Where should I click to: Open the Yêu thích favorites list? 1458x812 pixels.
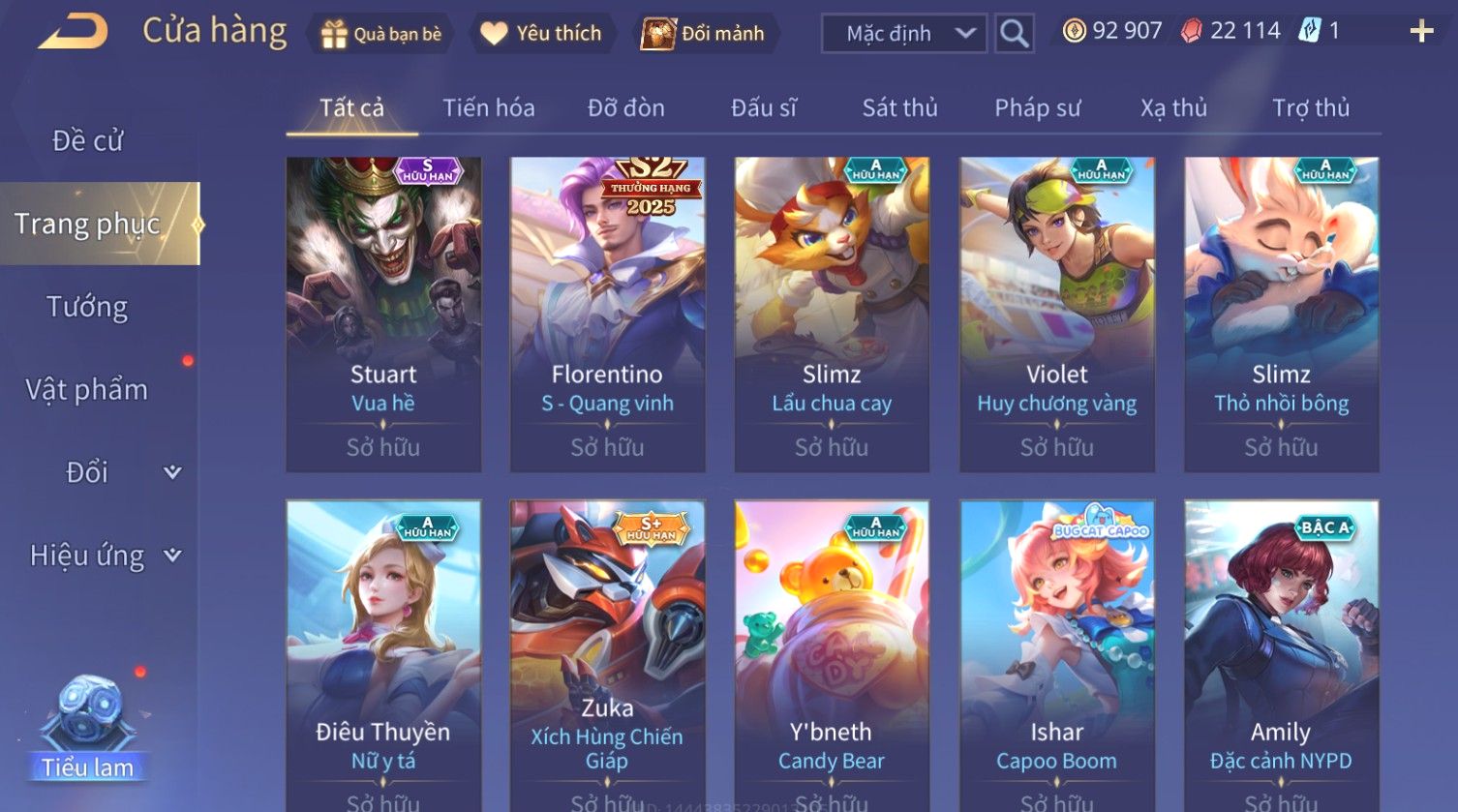[542, 34]
